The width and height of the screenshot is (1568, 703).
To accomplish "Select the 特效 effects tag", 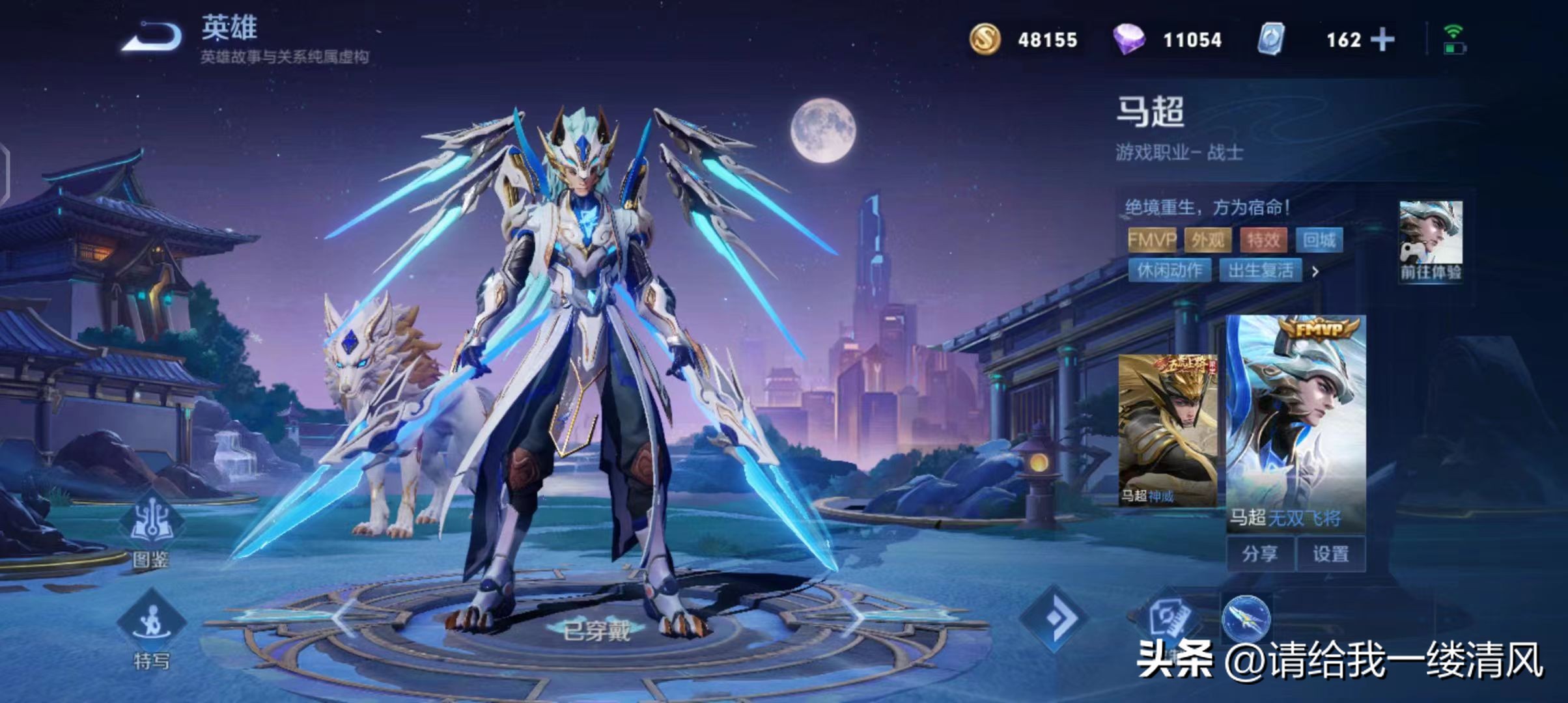I will (1263, 240).
